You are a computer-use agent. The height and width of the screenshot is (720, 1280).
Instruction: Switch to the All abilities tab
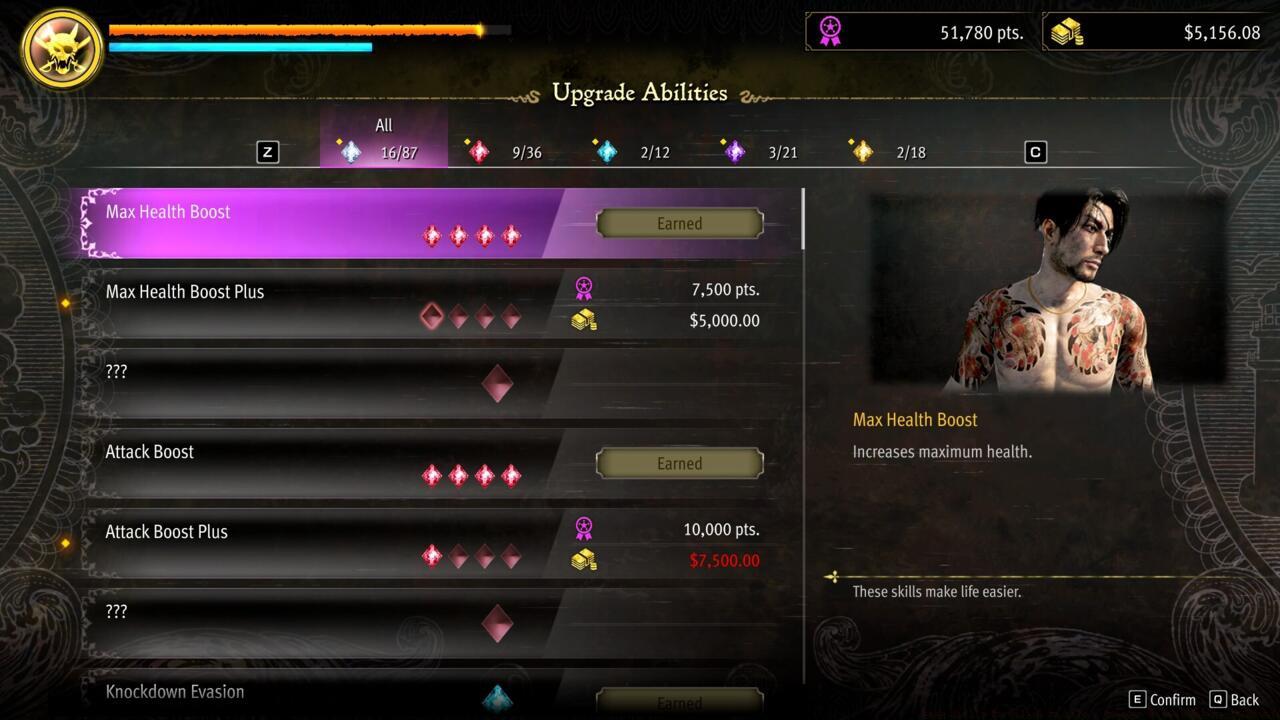click(383, 139)
